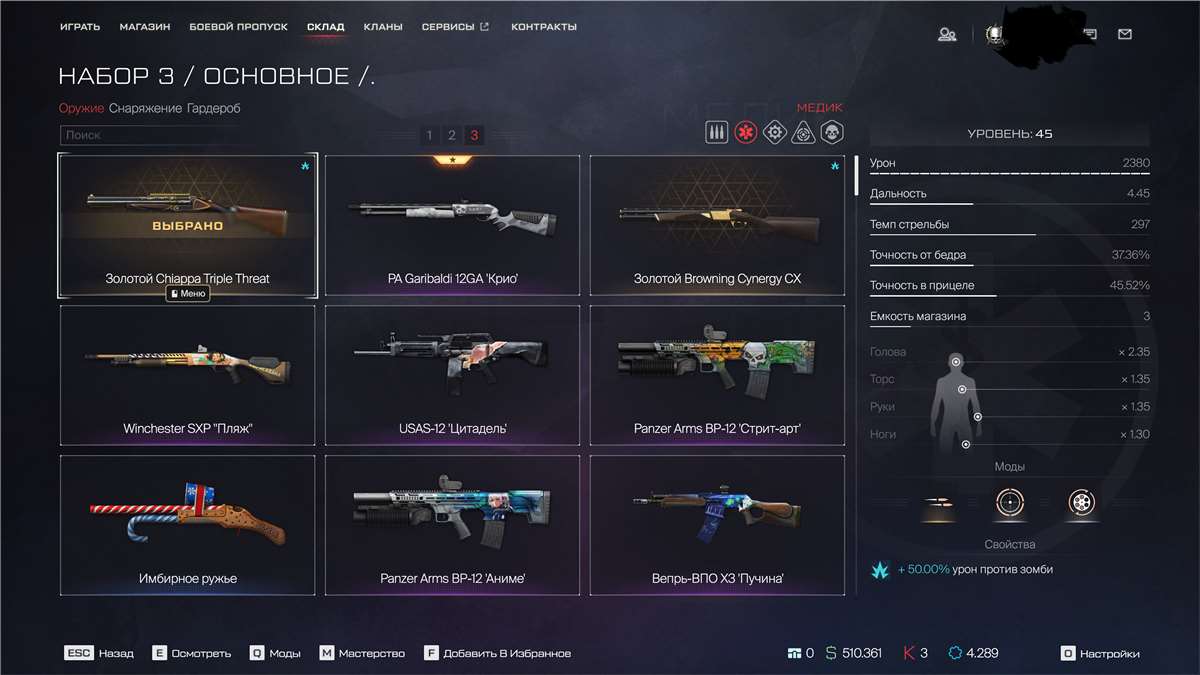Switch to the Снаряжение tab

pos(145,108)
